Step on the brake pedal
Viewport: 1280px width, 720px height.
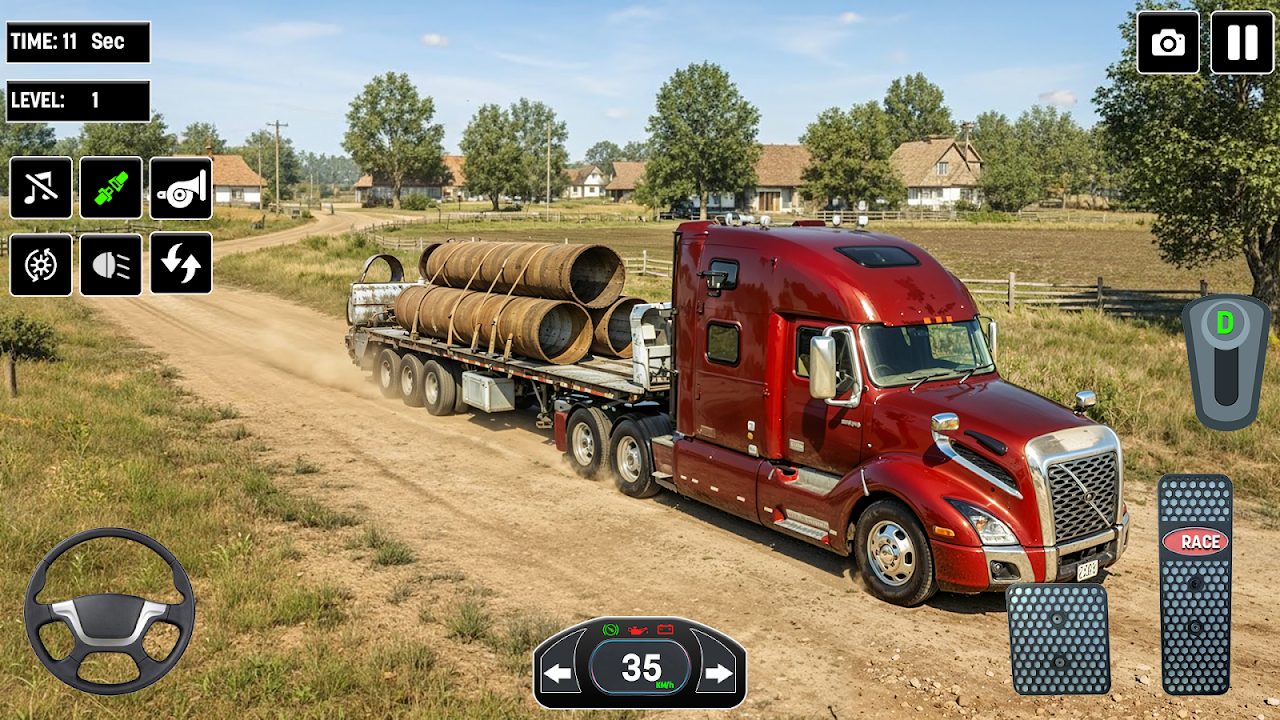[1058, 639]
